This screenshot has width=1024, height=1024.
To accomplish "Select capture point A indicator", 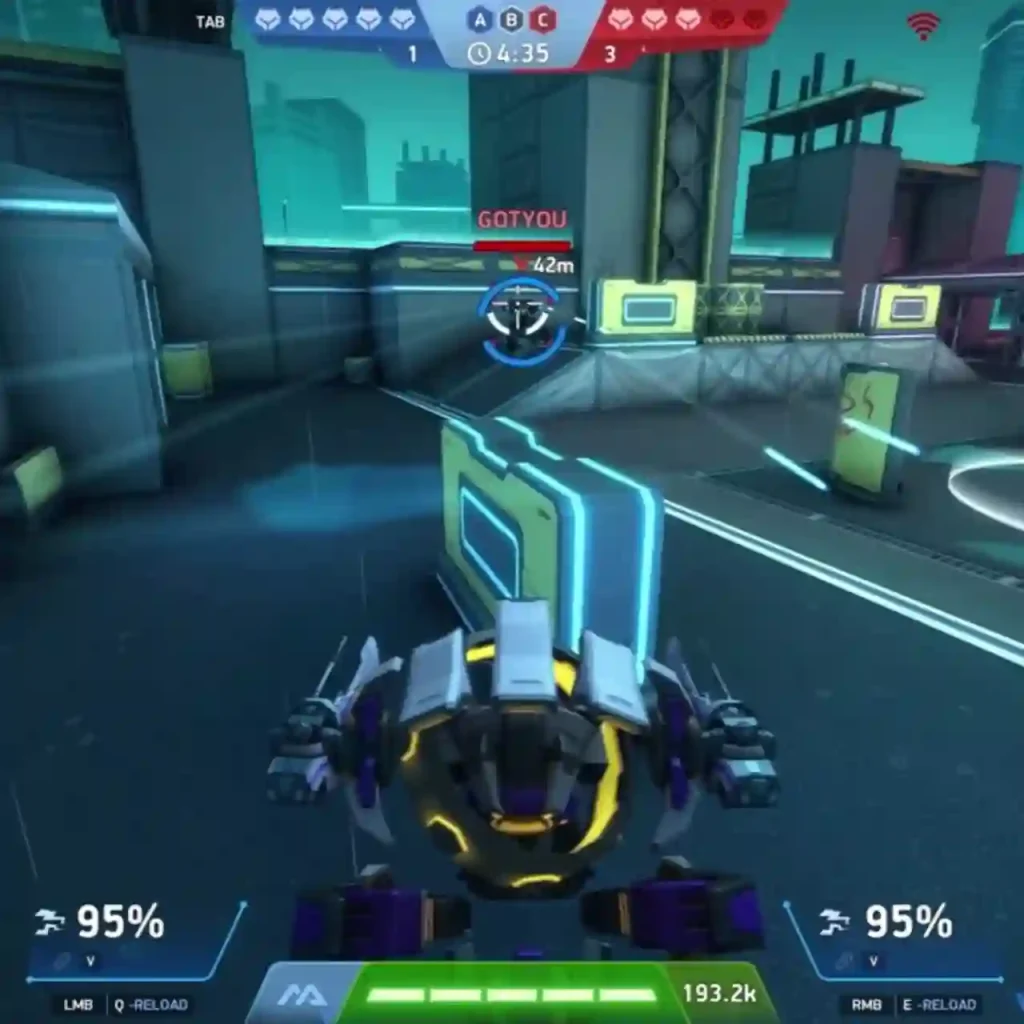I will click(479, 18).
